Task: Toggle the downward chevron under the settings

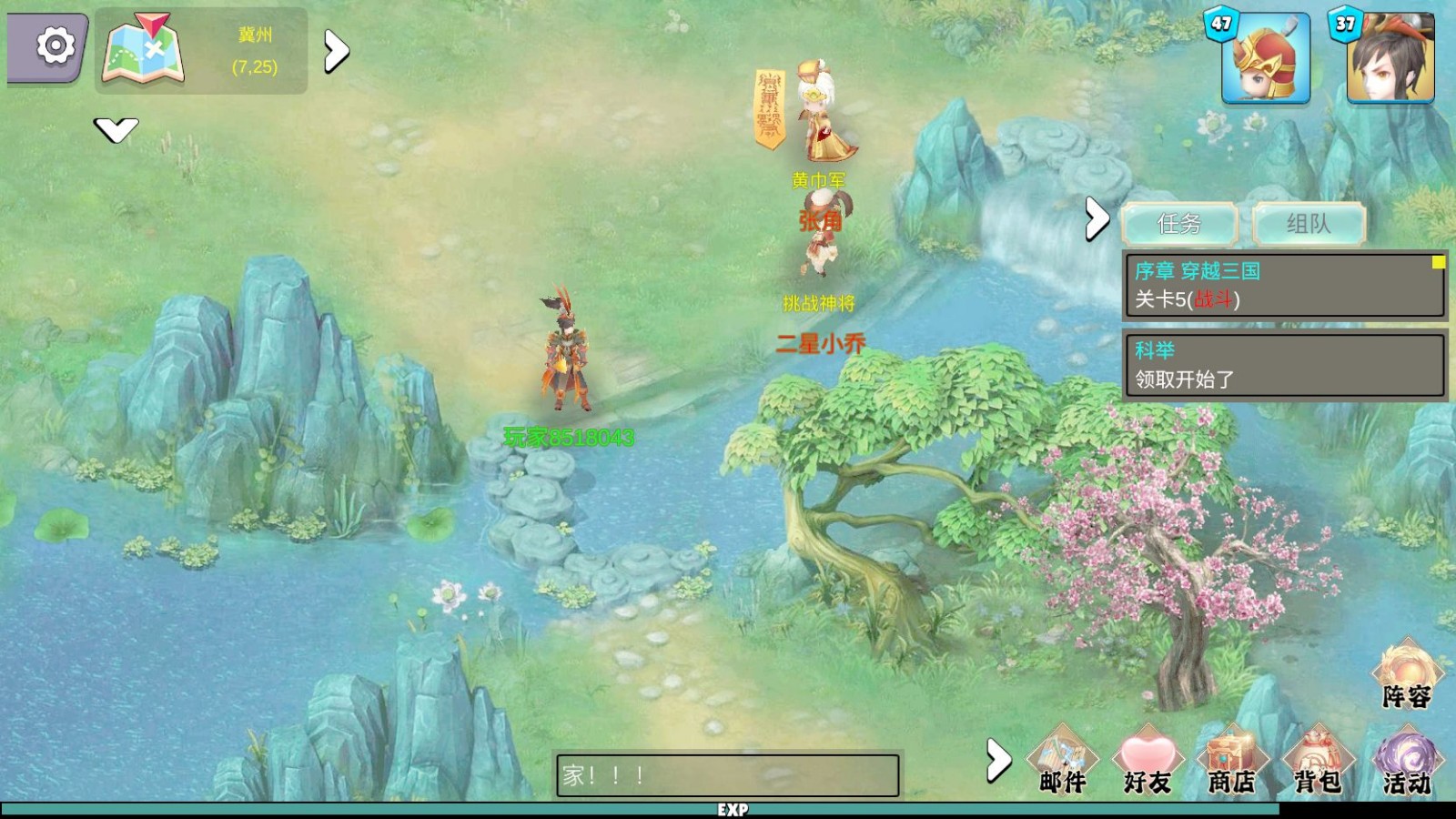Action: (116, 130)
